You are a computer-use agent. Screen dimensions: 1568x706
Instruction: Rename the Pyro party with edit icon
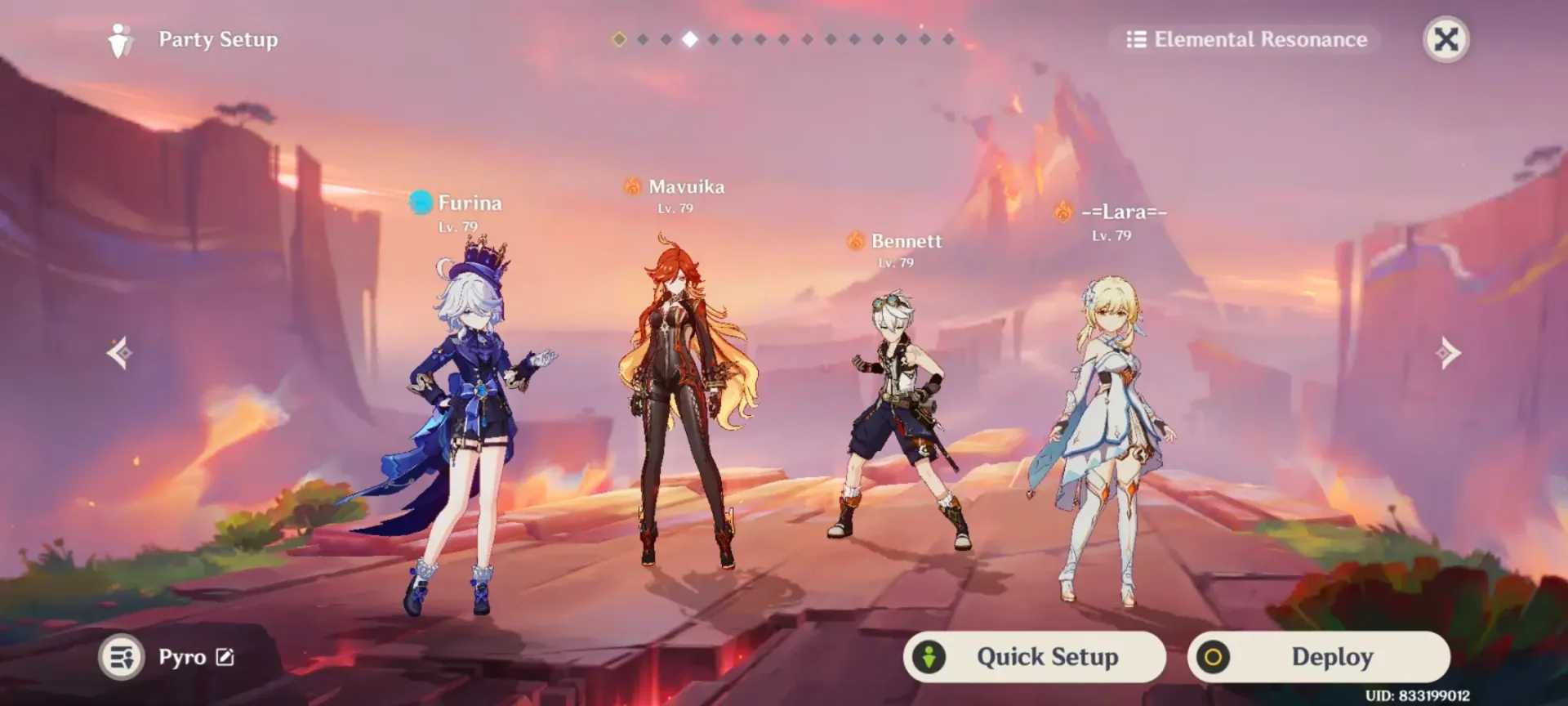[225, 657]
